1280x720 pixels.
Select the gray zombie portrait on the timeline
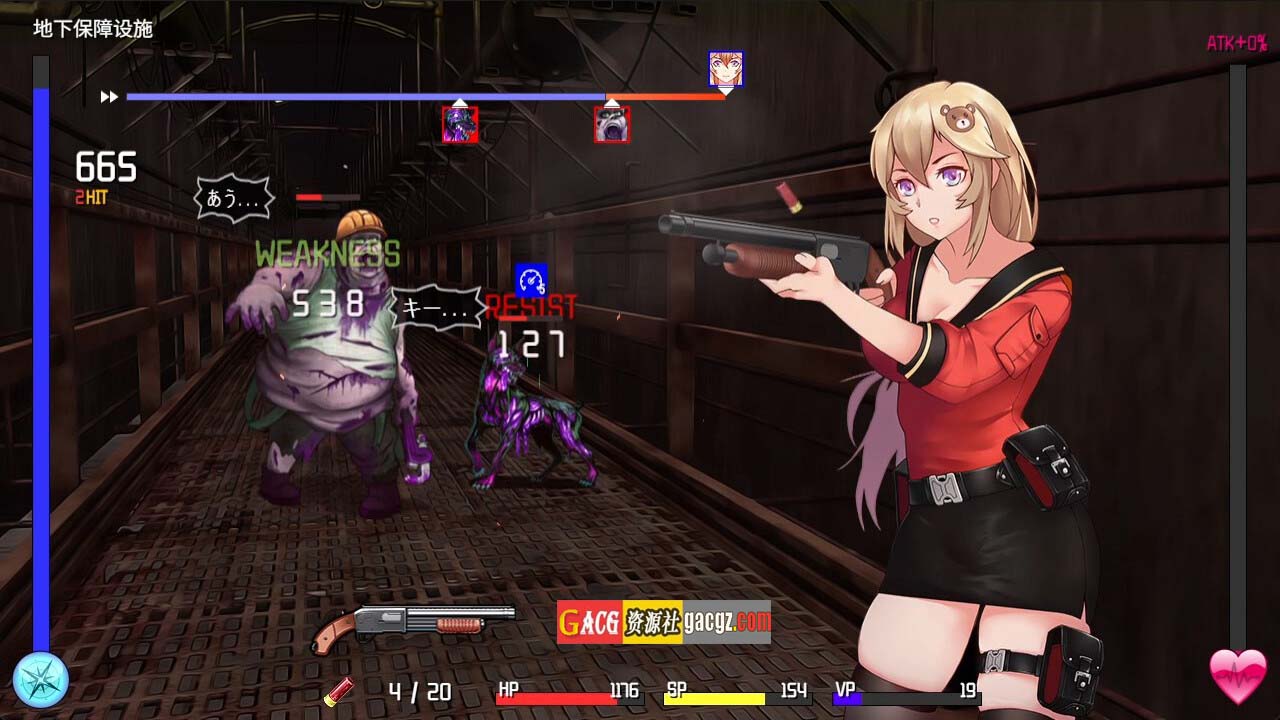point(612,125)
